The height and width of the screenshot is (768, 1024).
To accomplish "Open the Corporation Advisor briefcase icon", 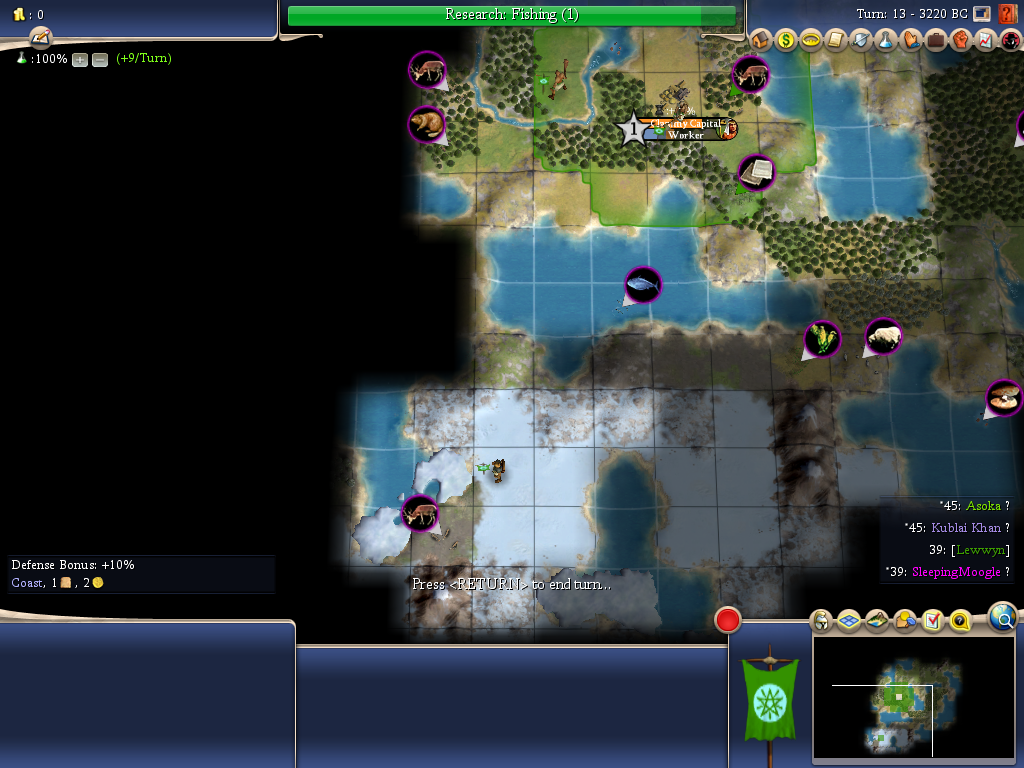I will point(936,40).
